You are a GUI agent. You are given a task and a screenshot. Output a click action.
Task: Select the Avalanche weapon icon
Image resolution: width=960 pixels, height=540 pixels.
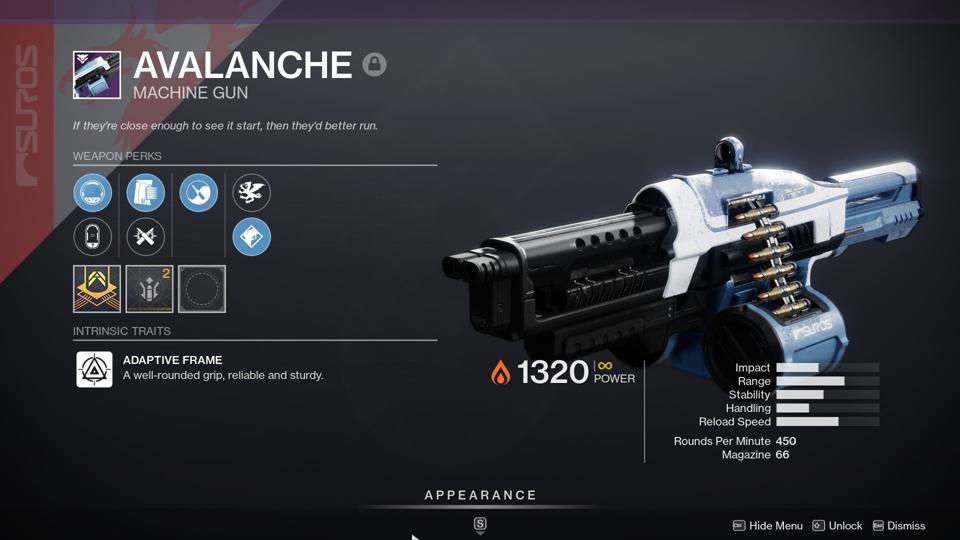coord(97,75)
